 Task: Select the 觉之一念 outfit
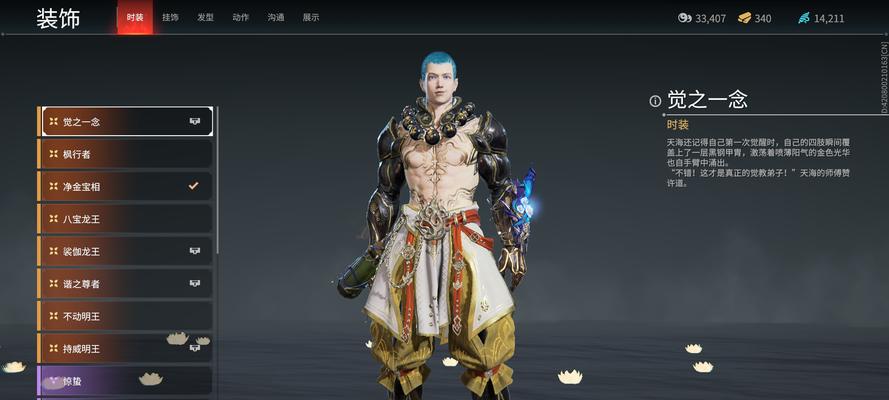[x=125, y=122]
